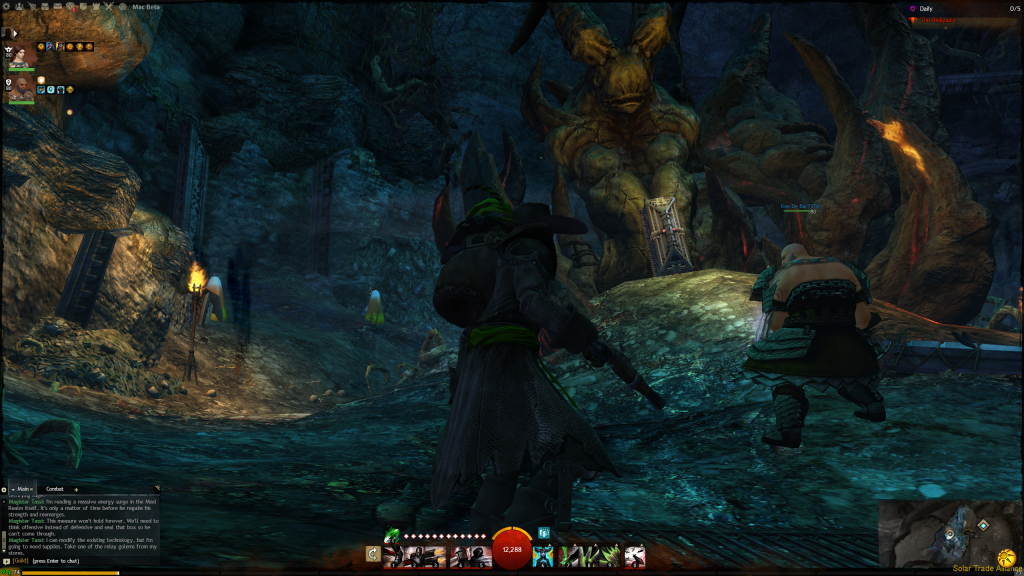Select the female party member portrait
This screenshot has width=1024, height=576.
pos(19,56)
